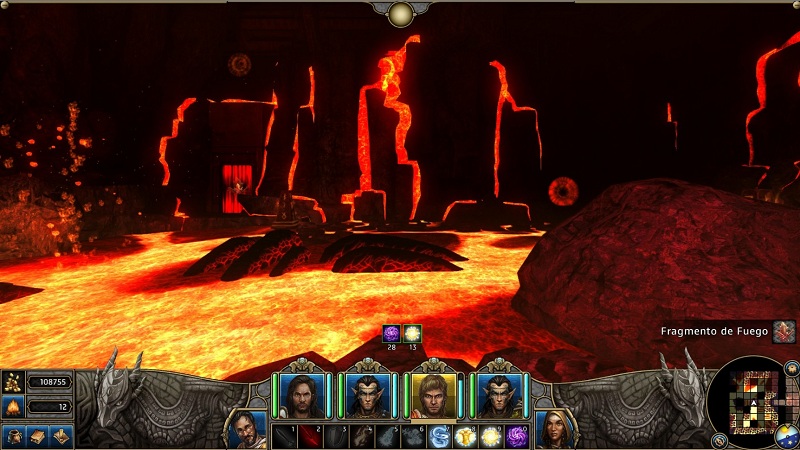Image resolution: width=800 pixels, height=450 pixels.
Task: Cast the light orb spell in slot 9
Action: click(491, 436)
